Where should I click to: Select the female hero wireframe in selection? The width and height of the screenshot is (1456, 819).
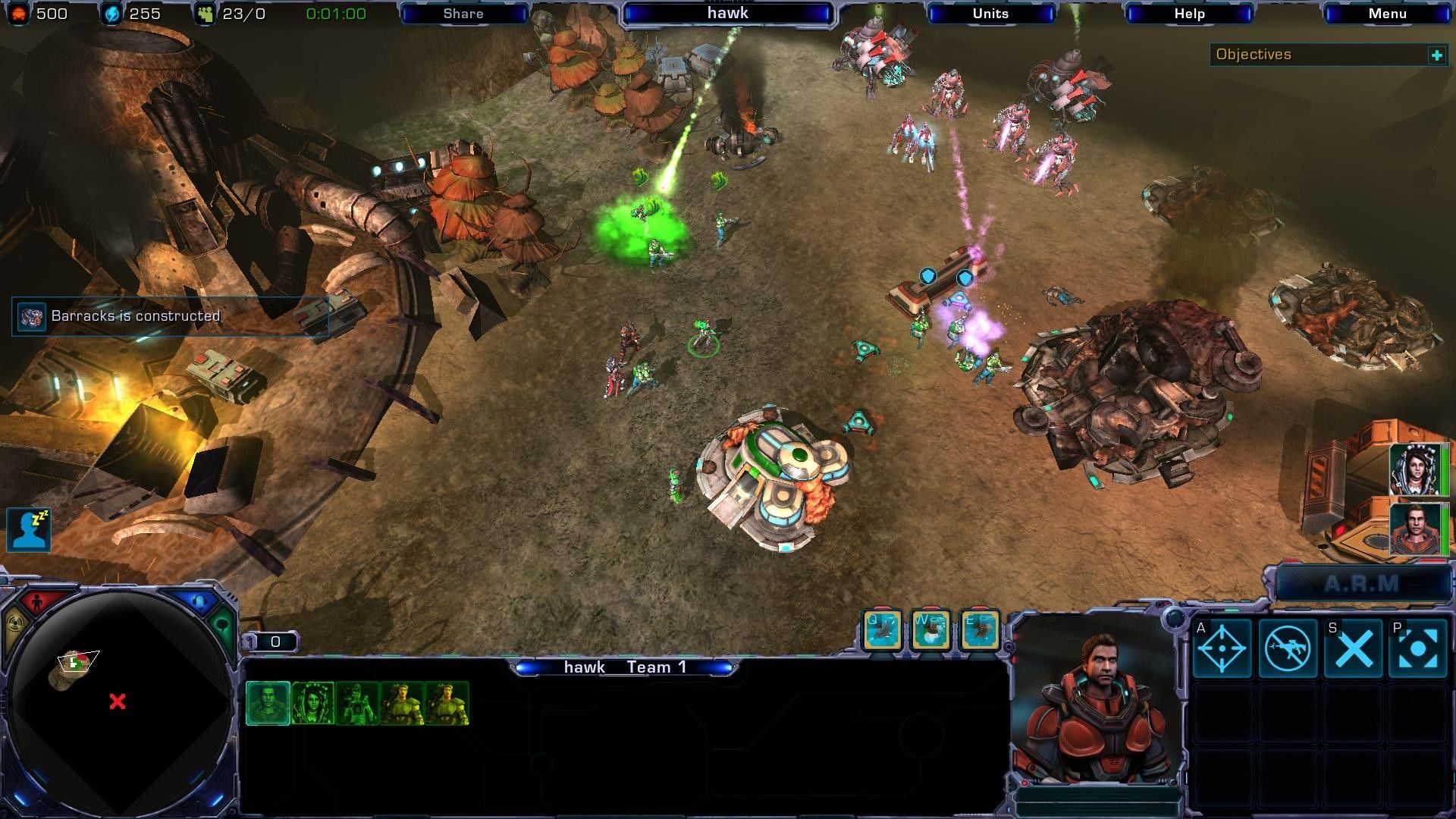pyautogui.click(x=312, y=704)
